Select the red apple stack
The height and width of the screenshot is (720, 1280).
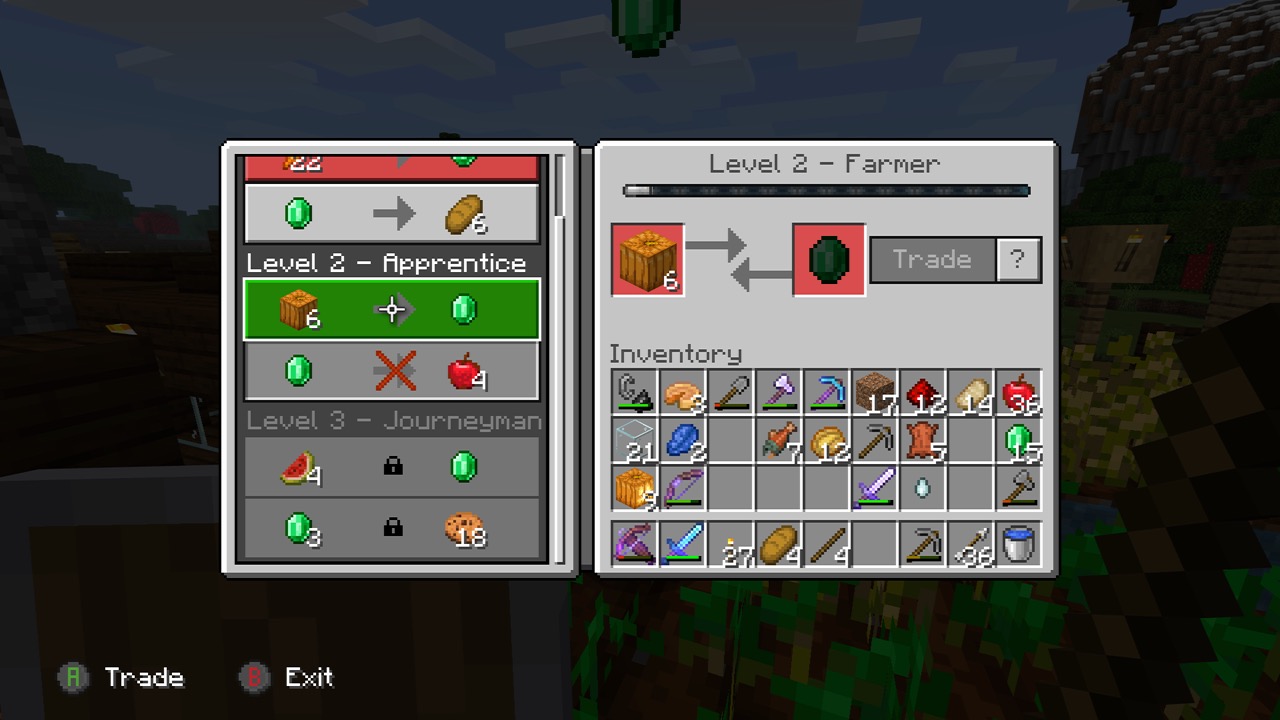[1019, 393]
